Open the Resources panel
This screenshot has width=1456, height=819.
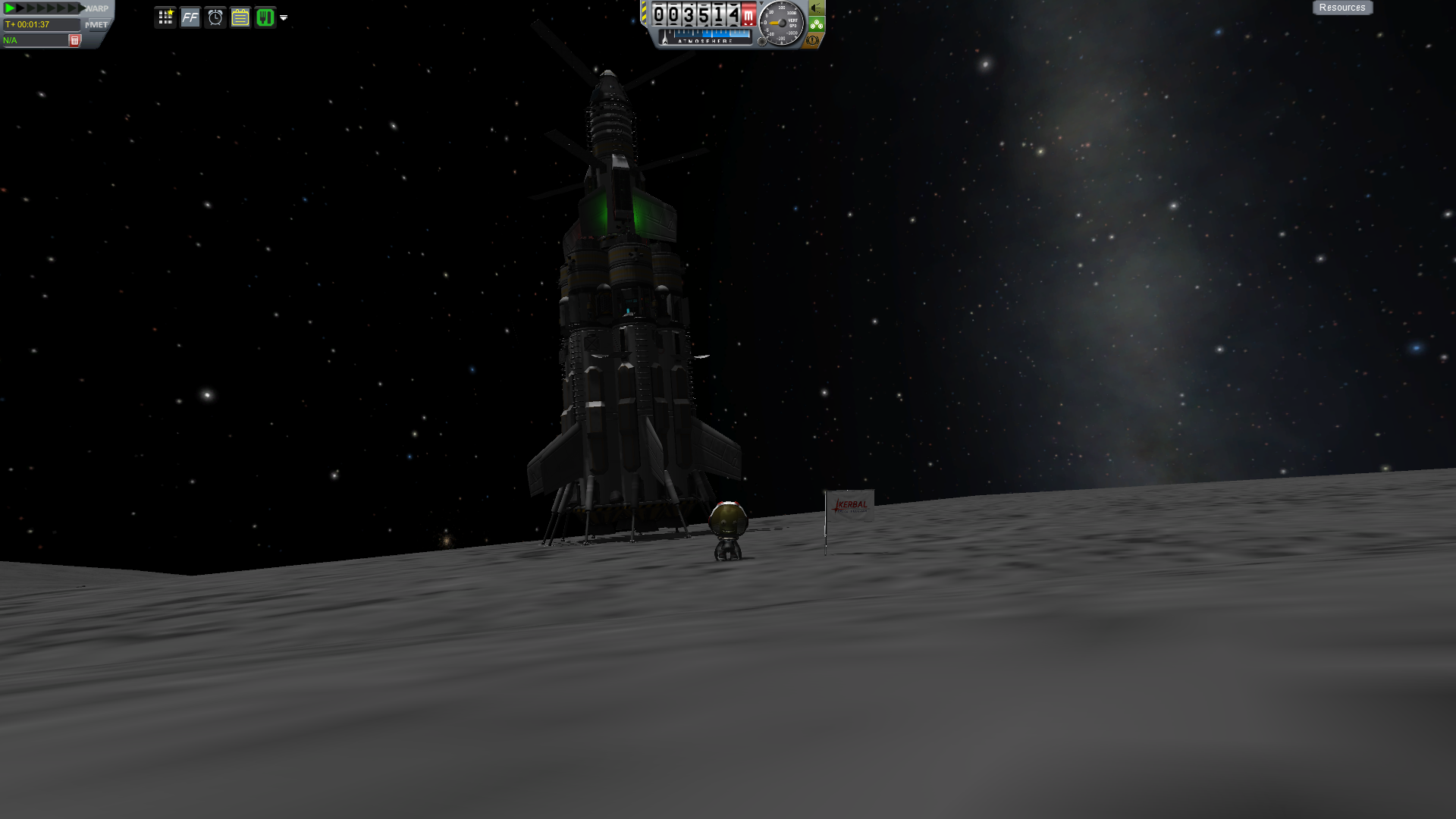pos(1342,7)
